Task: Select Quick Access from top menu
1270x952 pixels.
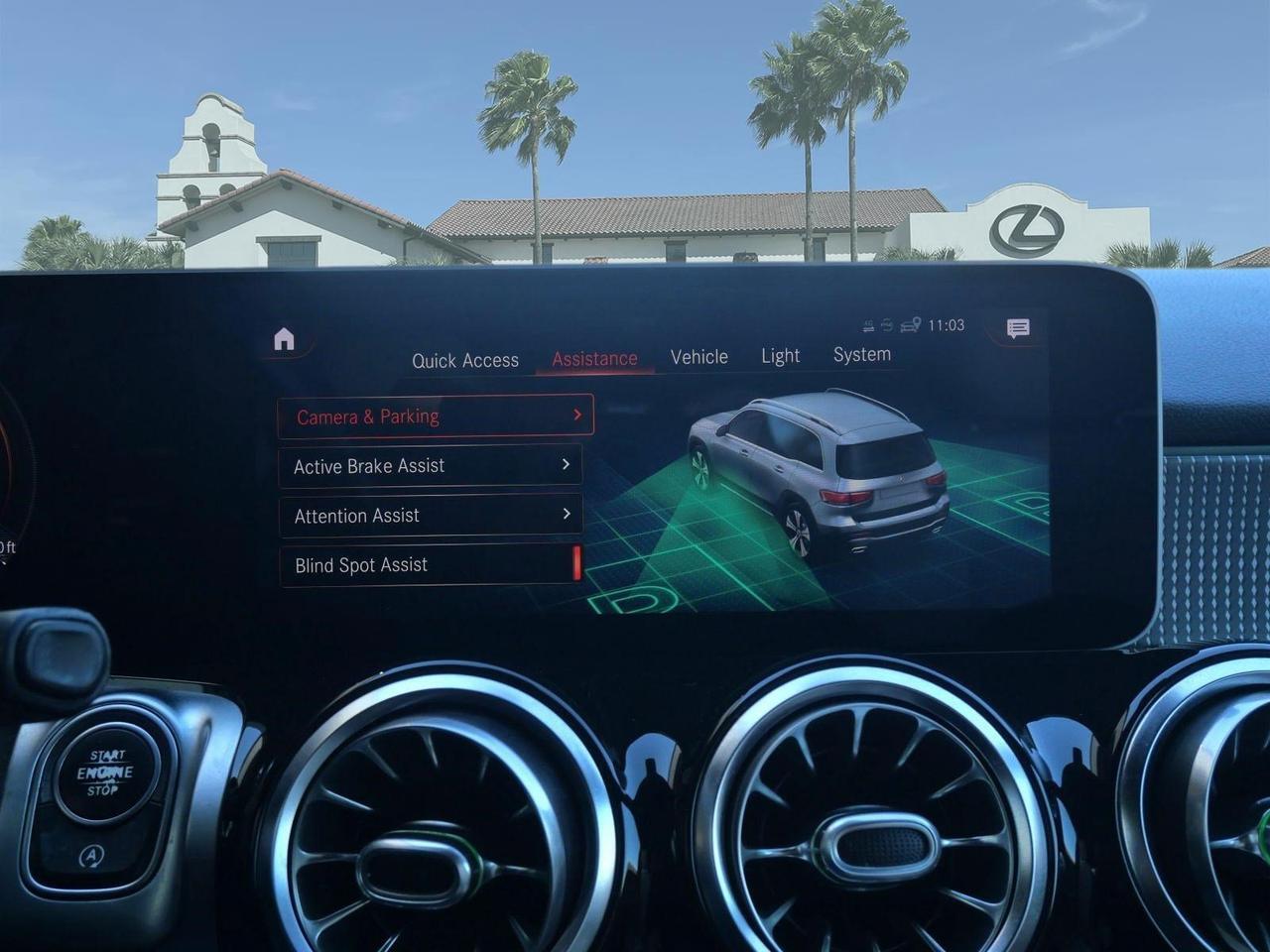Action: click(x=466, y=360)
